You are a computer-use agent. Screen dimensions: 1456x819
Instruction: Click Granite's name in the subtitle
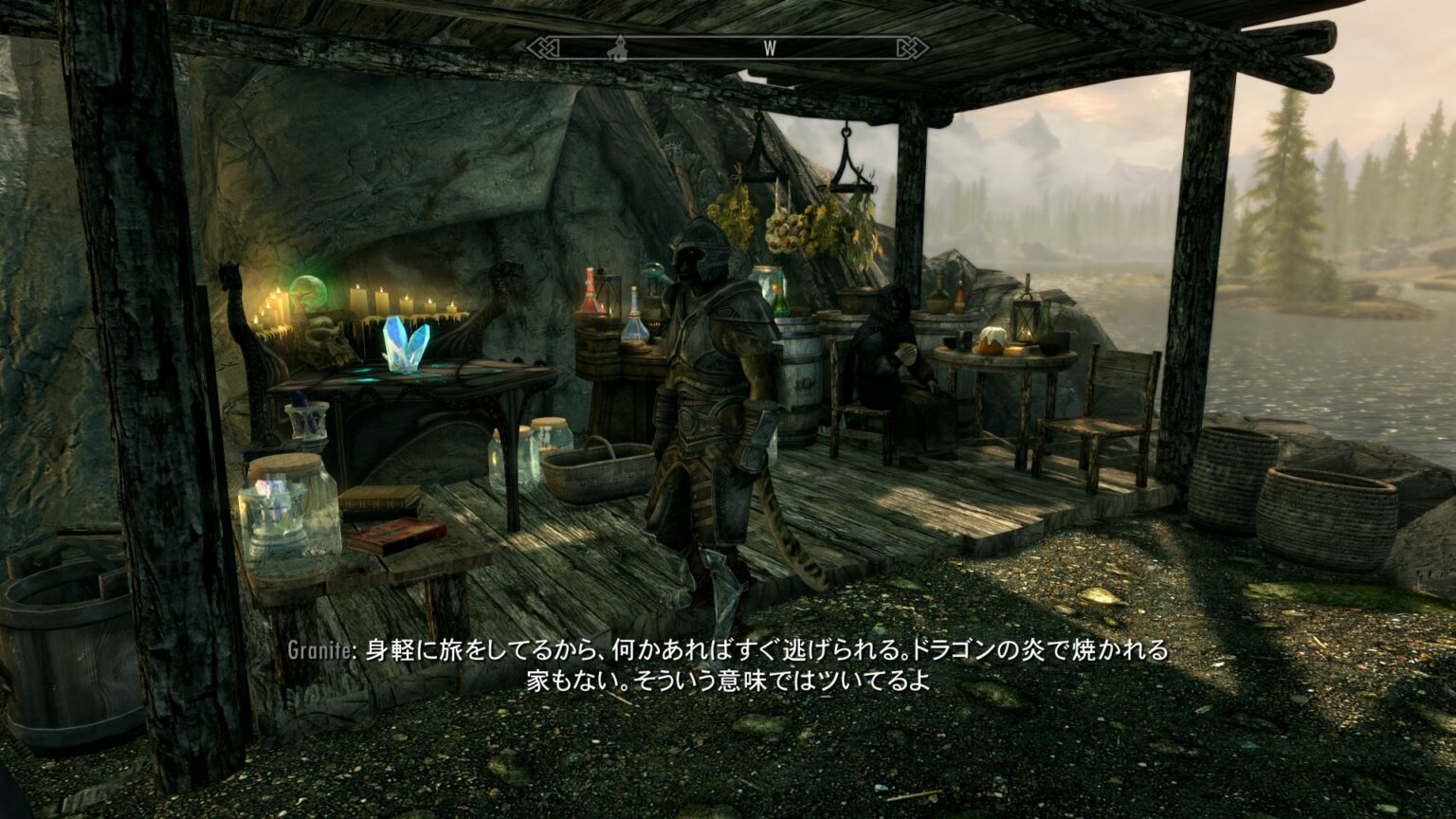pyautogui.click(x=316, y=651)
